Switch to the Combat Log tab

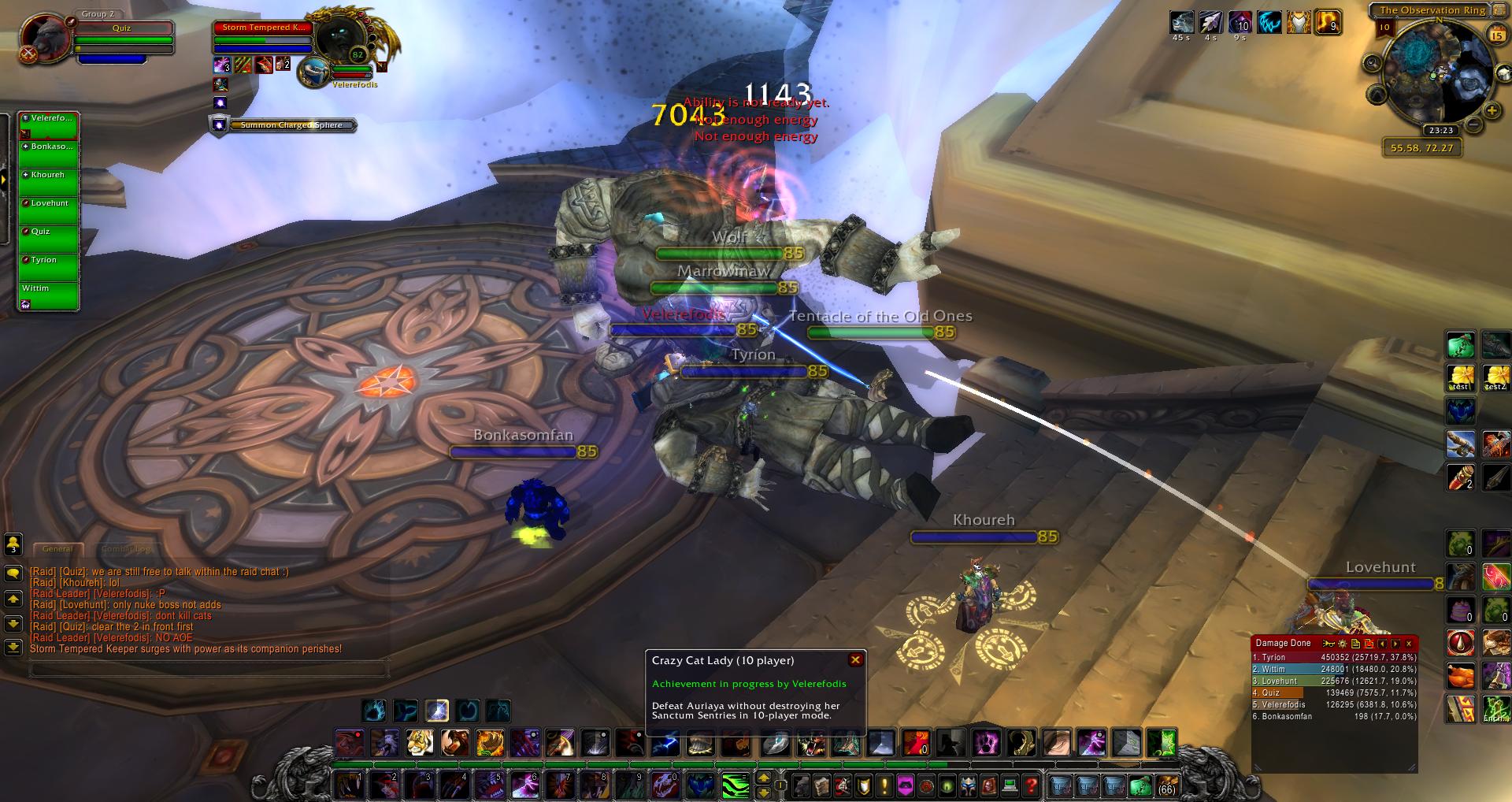point(126,549)
